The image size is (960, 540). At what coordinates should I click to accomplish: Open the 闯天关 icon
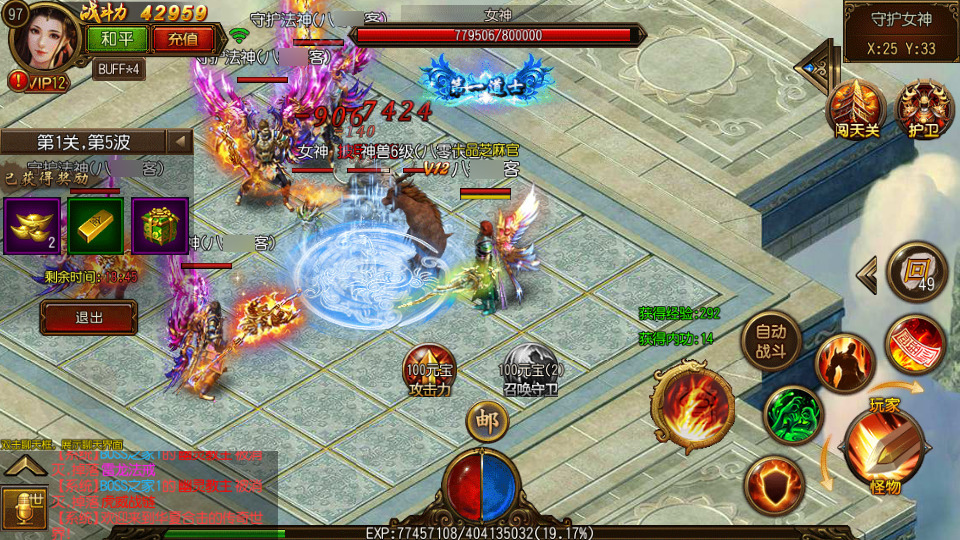coord(856,107)
